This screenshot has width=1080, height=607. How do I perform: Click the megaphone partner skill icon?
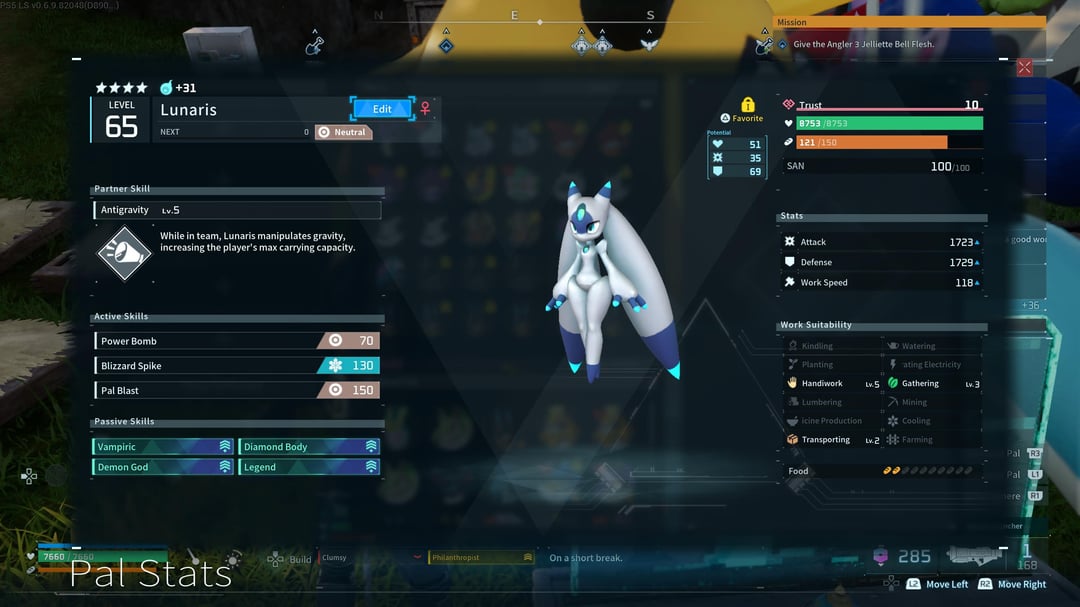click(124, 253)
